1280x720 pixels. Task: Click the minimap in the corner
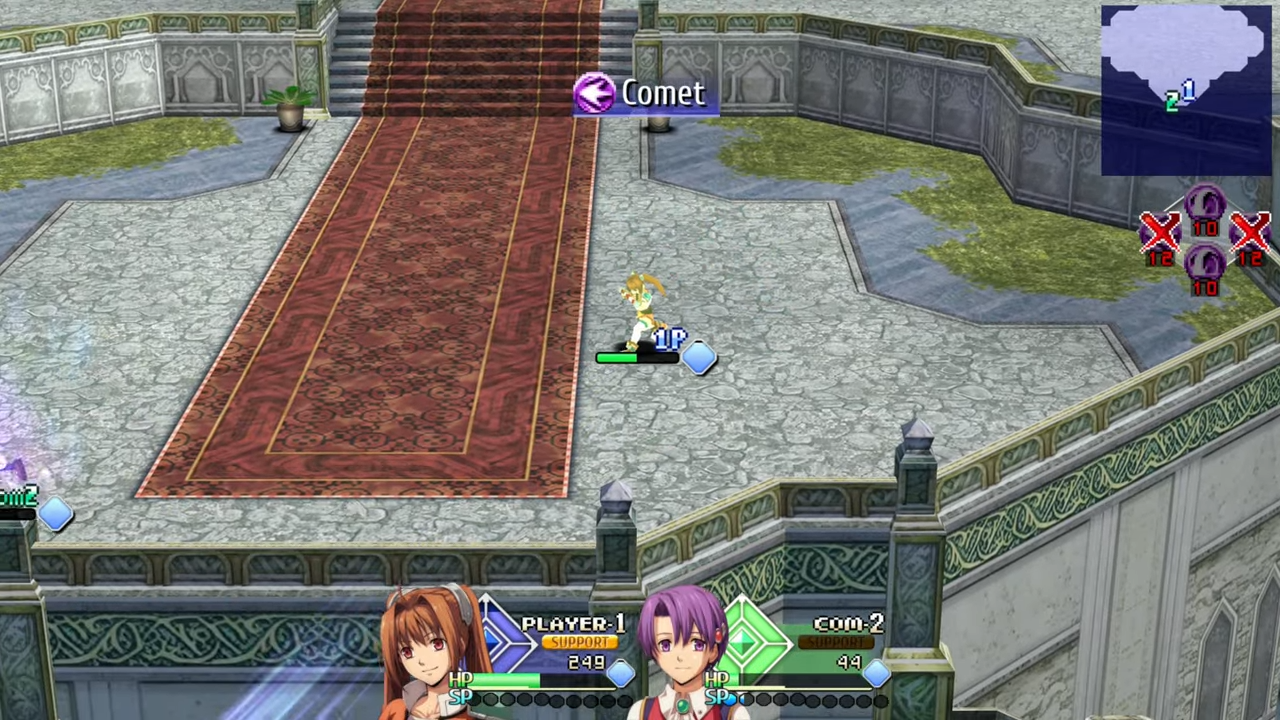click(1186, 90)
